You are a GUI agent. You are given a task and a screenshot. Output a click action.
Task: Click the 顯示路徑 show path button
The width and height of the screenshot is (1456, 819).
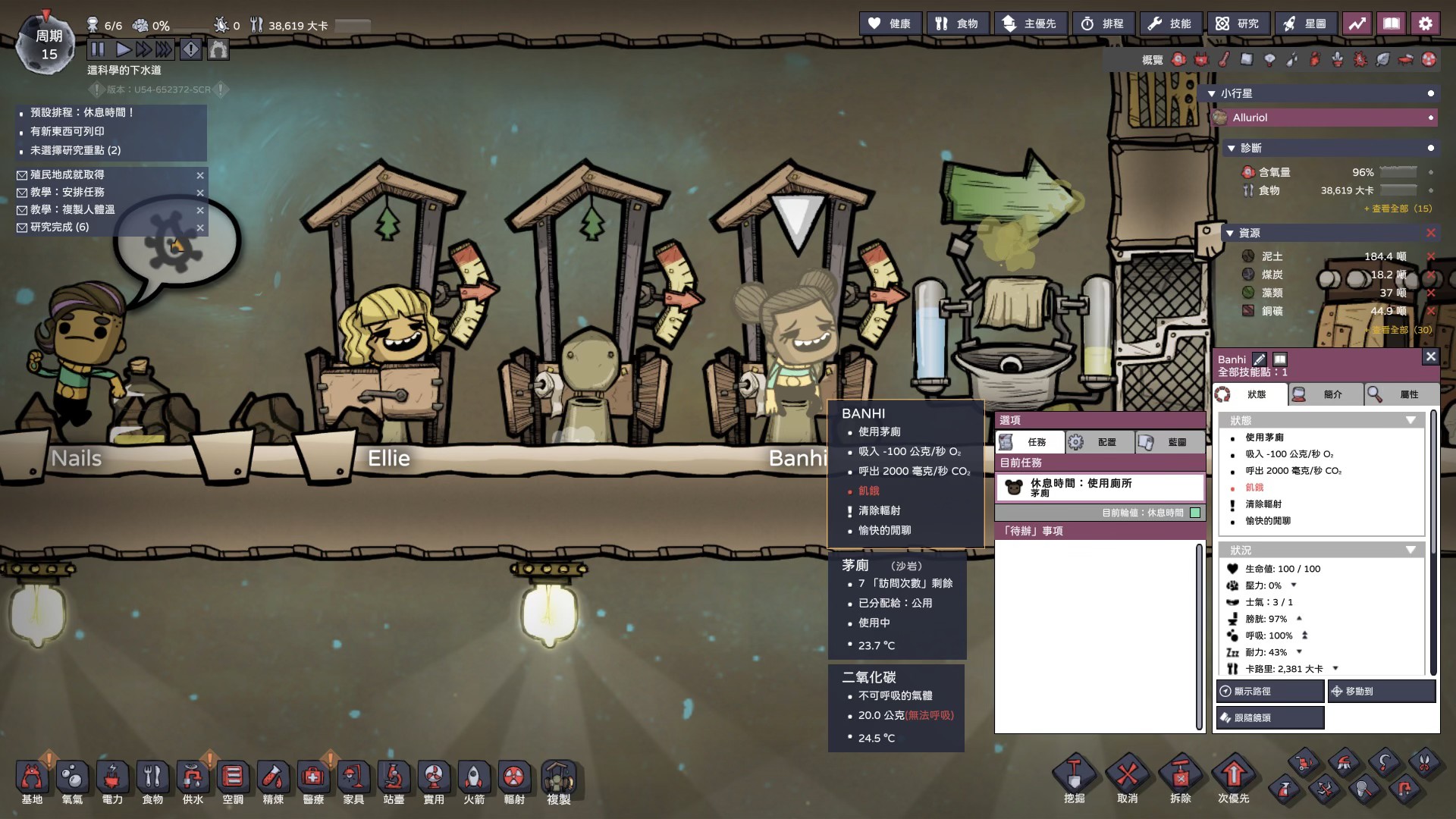click(x=1270, y=692)
